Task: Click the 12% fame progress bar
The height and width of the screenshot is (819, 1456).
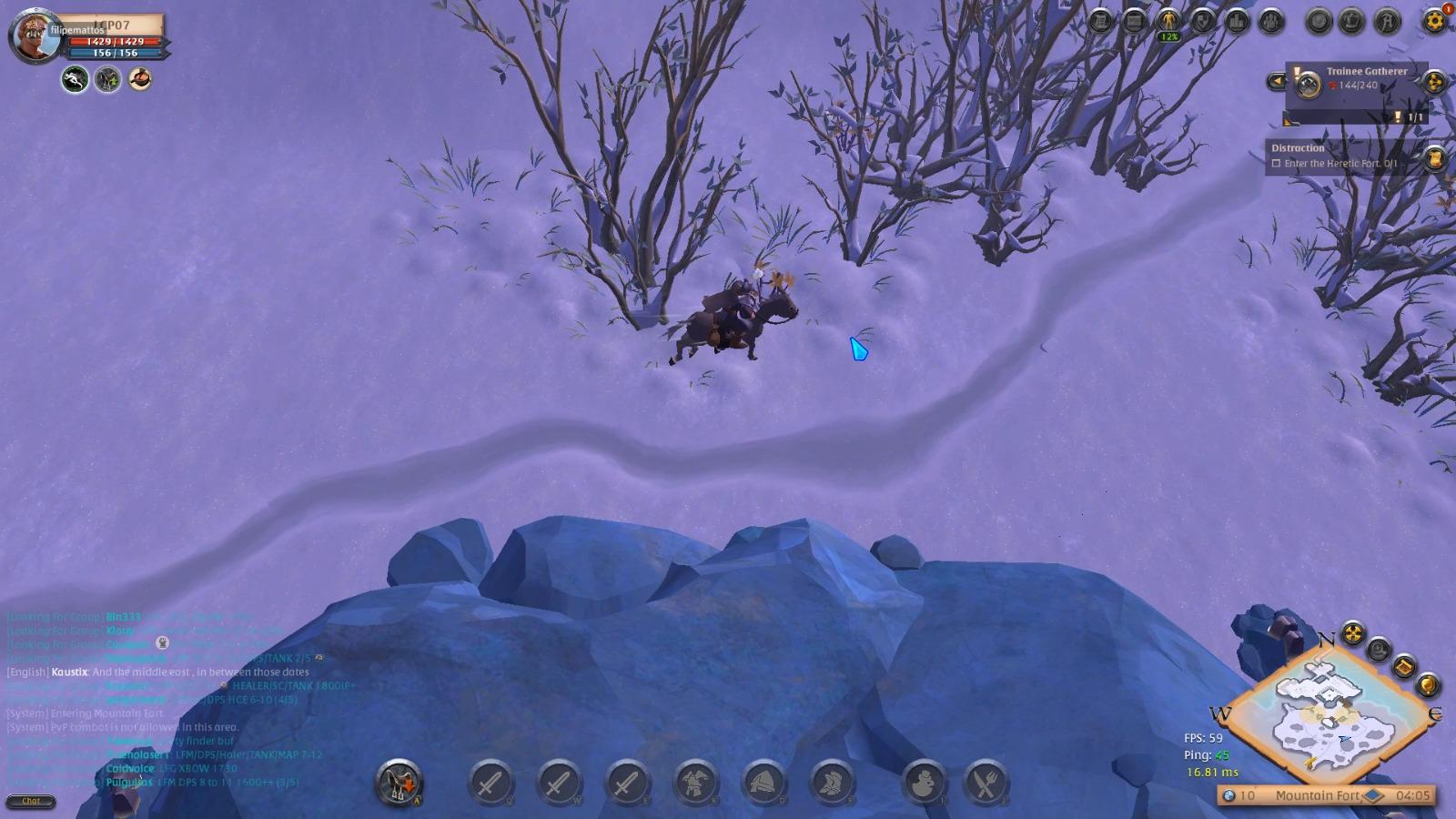Action: coord(1170,37)
